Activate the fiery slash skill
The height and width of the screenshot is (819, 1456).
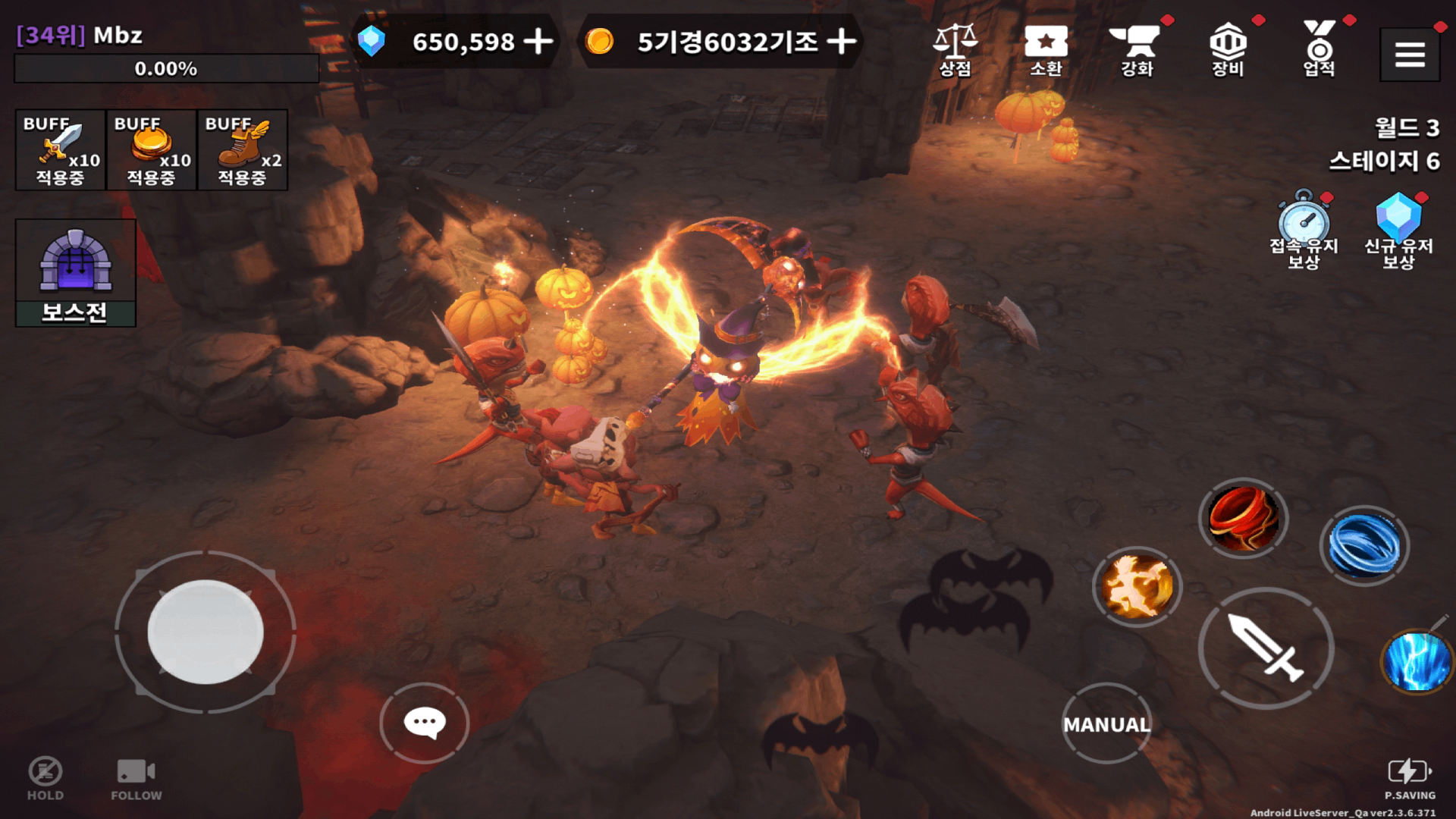pyautogui.click(x=1137, y=586)
